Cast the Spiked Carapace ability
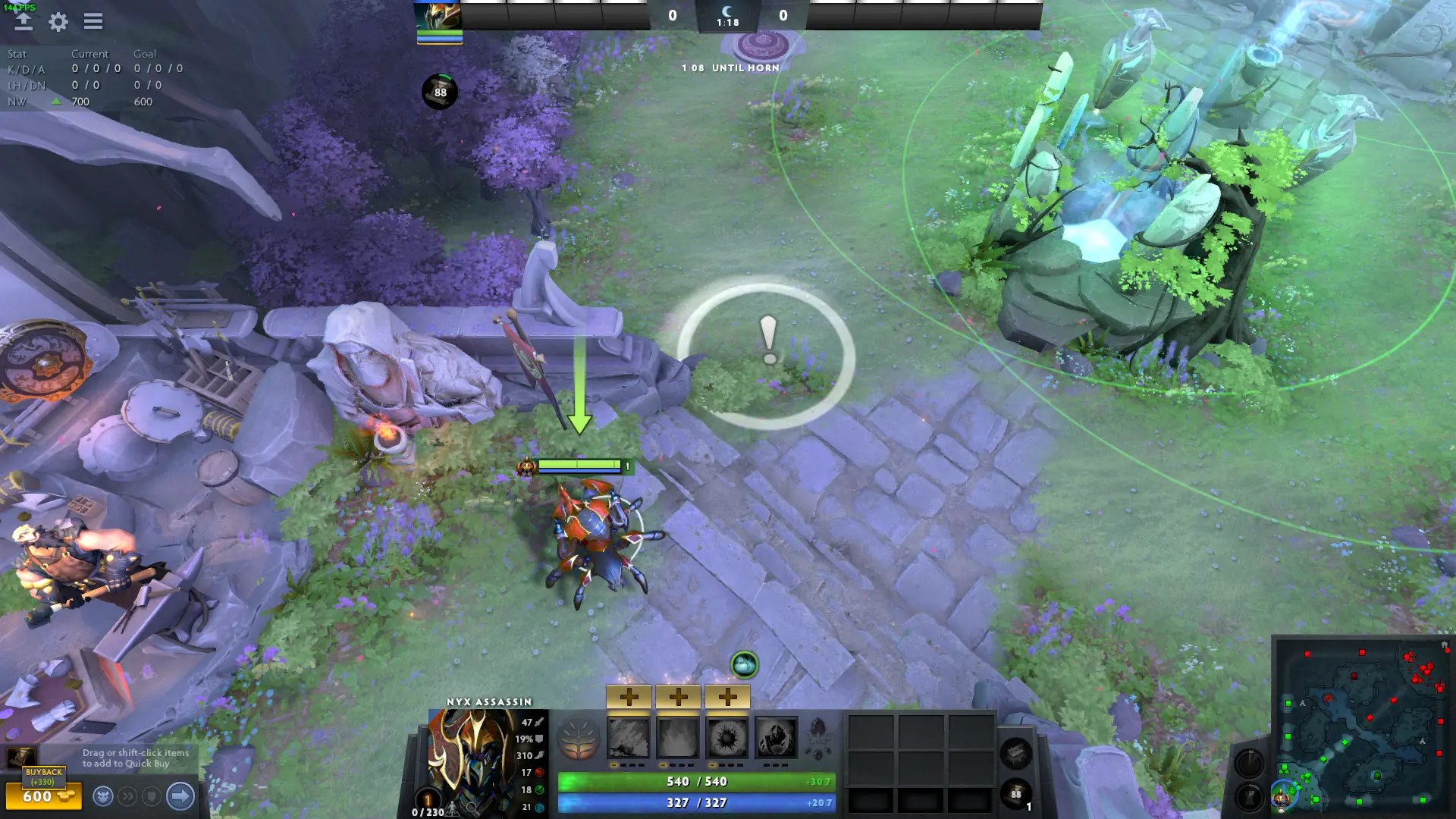This screenshot has height=819, width=1456. point(727,737)
